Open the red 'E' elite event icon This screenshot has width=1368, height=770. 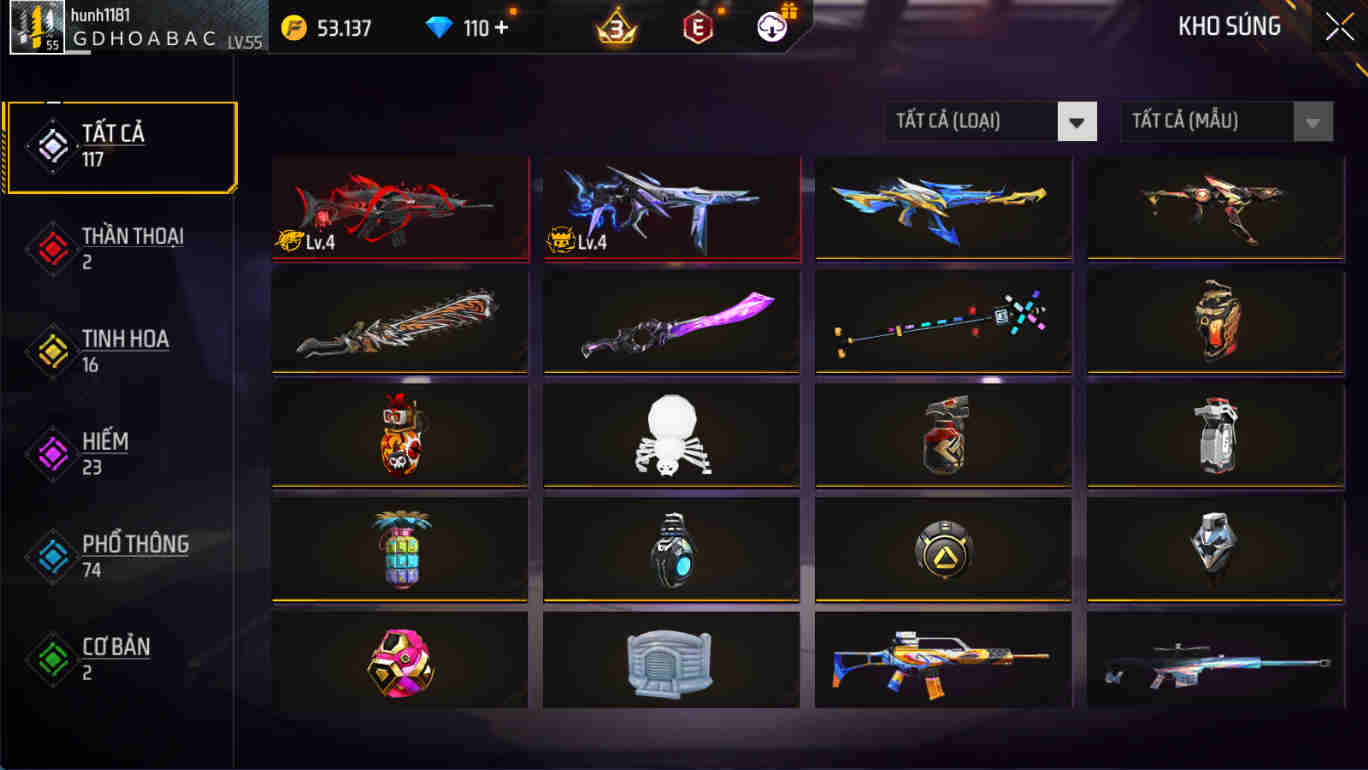[x=697, y=28]
